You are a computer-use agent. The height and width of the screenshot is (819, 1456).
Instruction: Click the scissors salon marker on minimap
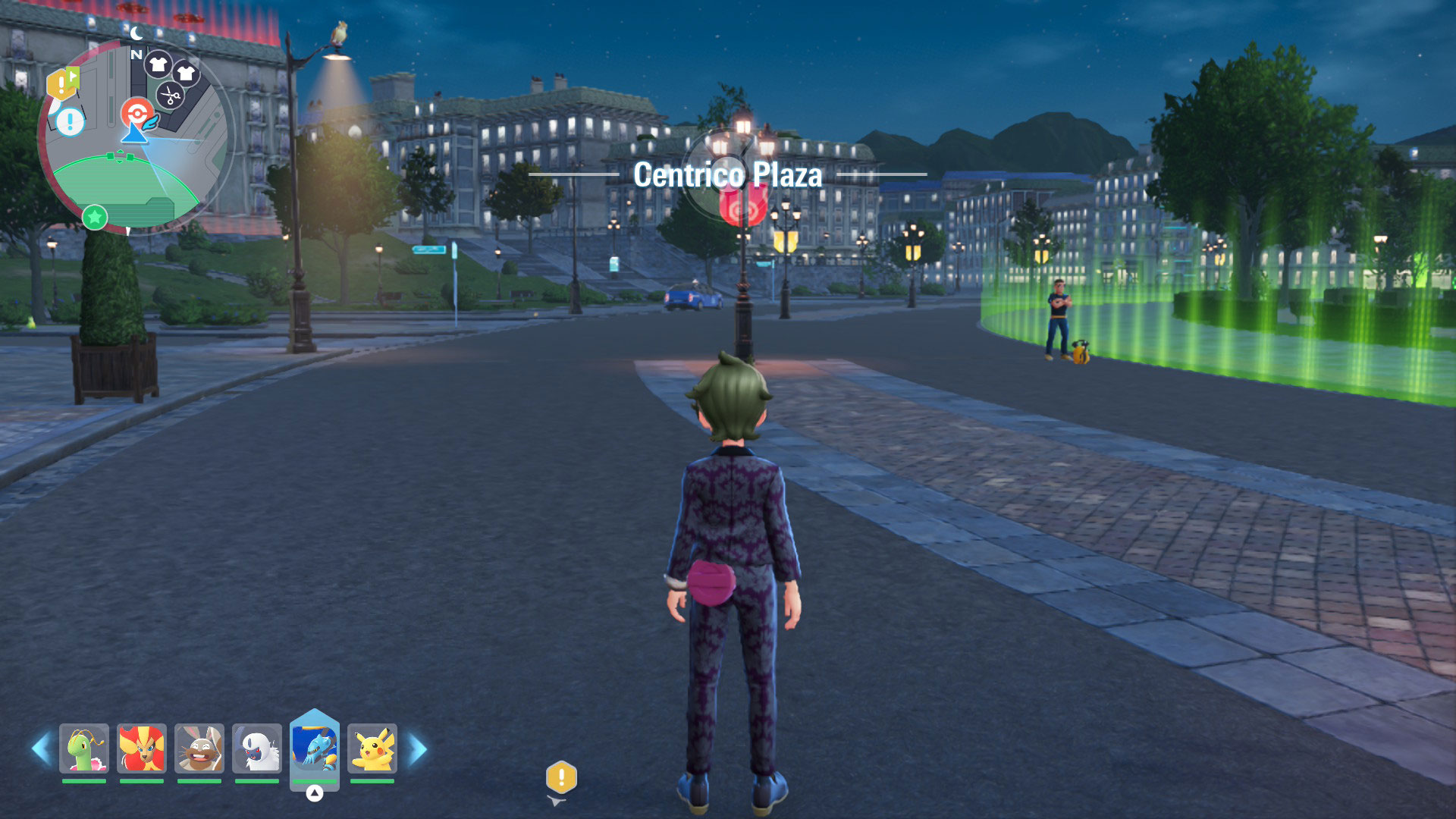tap(171, 96)
